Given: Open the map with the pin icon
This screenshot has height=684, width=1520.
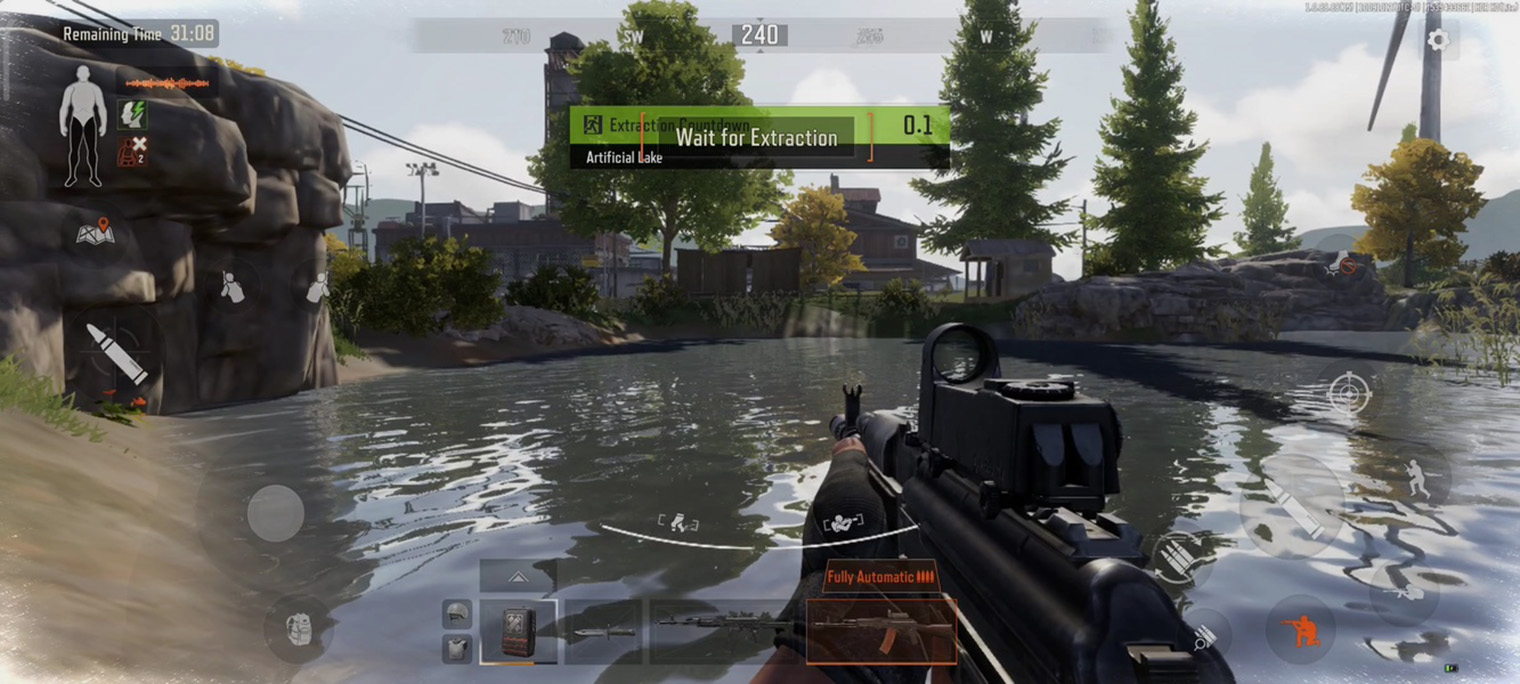Looking at the screenshot, I should pyautogui.click(x=96, y=232).
